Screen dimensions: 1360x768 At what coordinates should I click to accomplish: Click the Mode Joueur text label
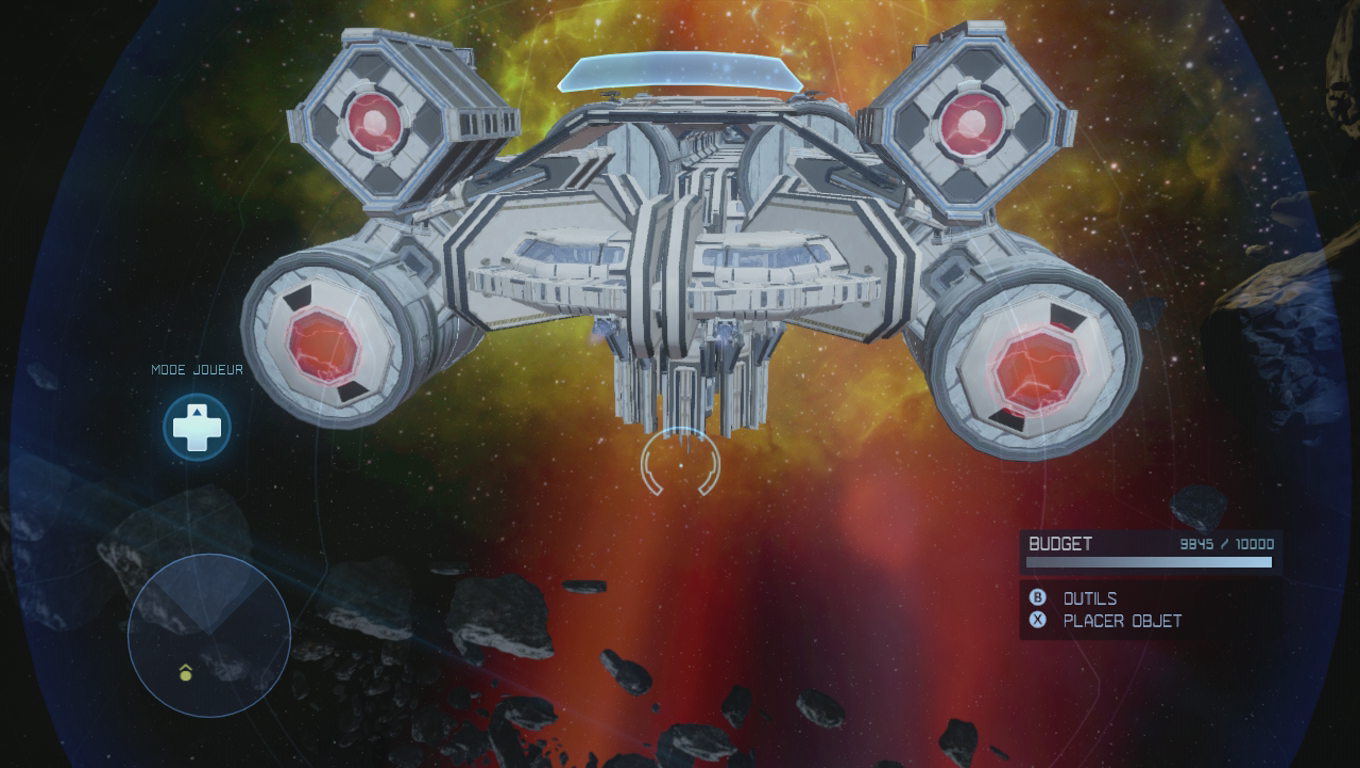point(195,369)
